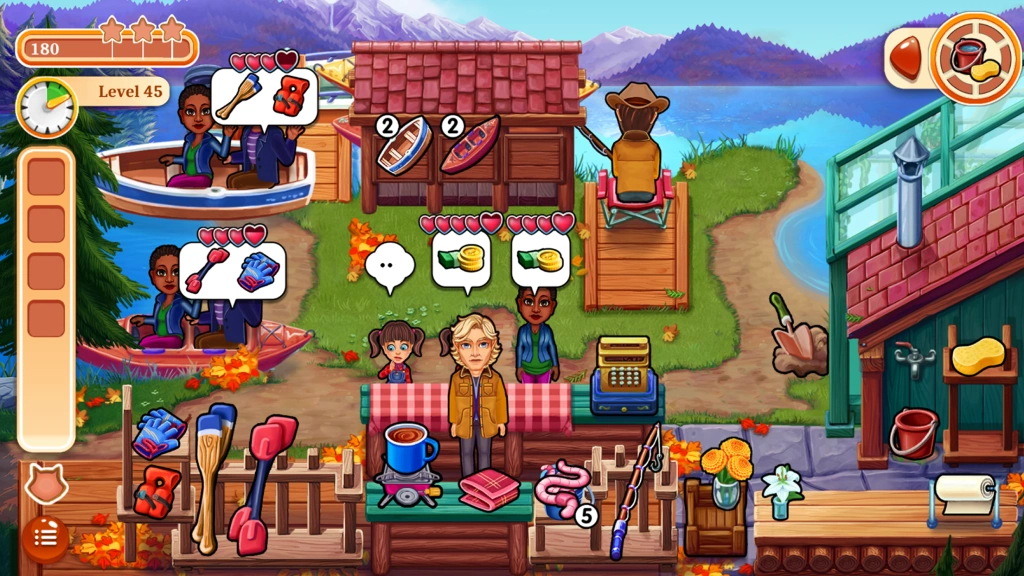Select the fishing rod
The height and width of the screenshot is (576, 1024).
[634, 490]
